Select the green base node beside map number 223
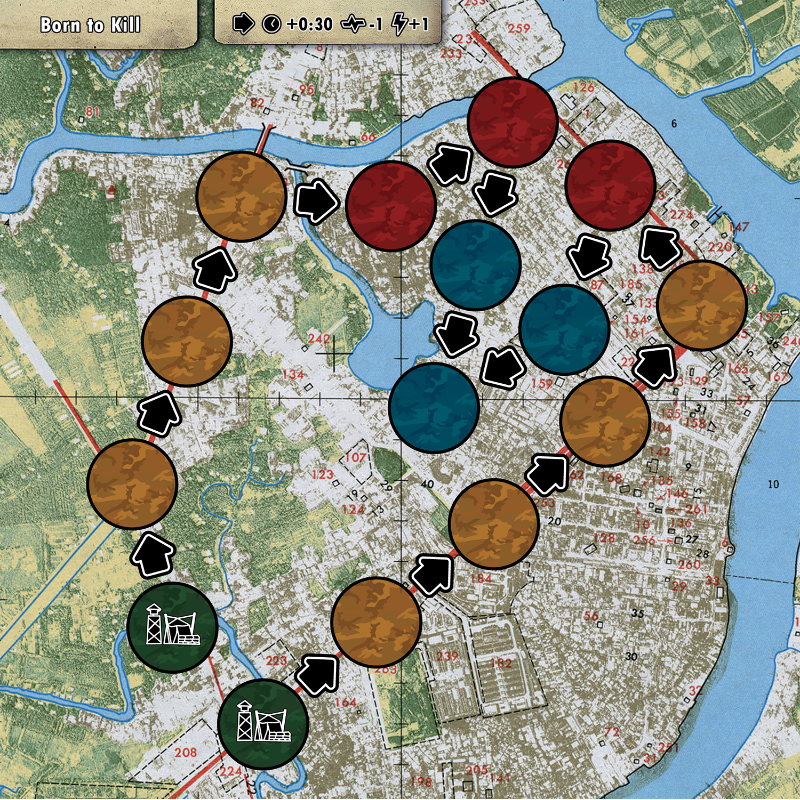Image resolution: width=800 pixels, height=800 pixels. point(262,724)
